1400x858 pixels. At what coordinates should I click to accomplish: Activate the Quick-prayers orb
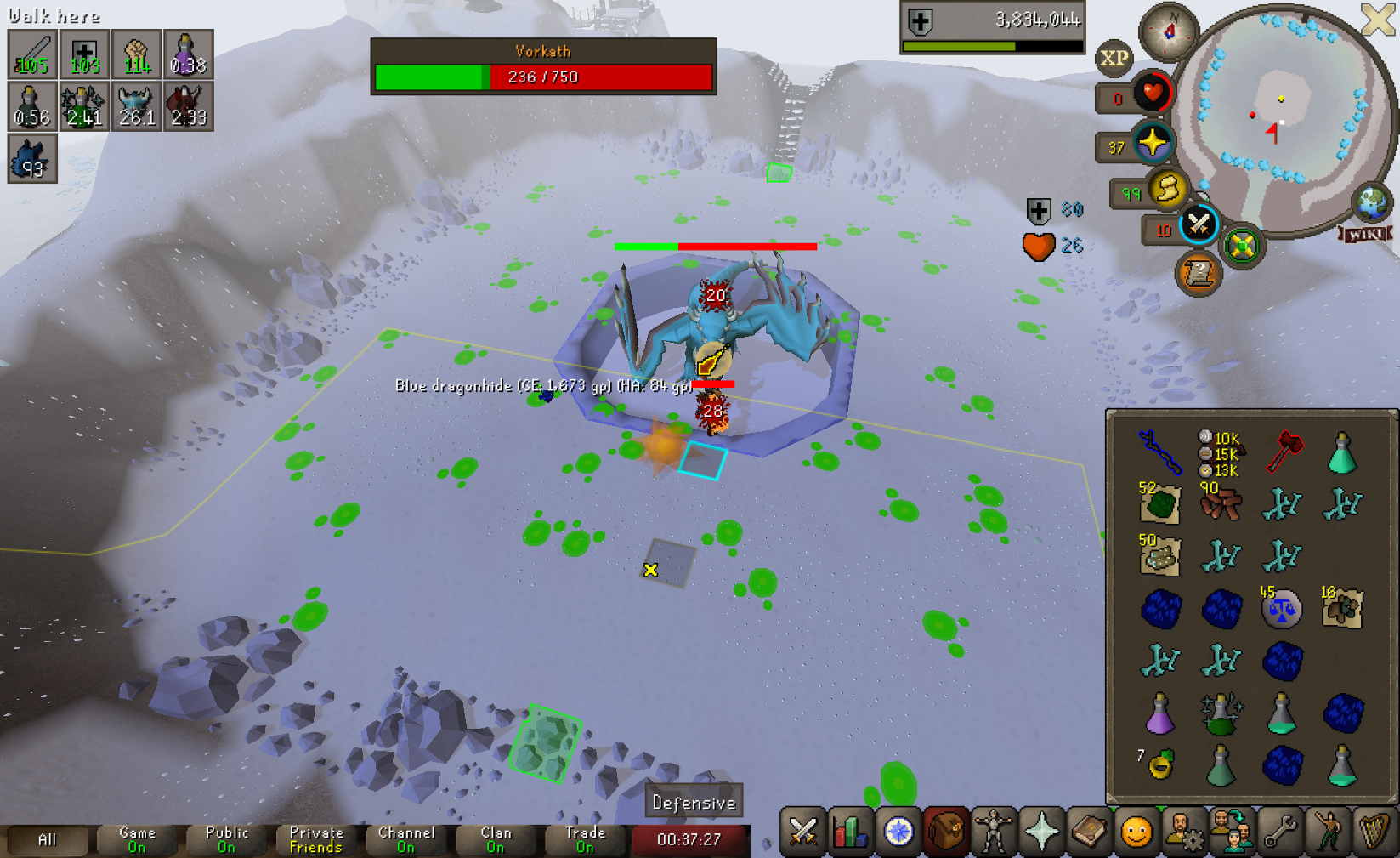coord(1153,143)
